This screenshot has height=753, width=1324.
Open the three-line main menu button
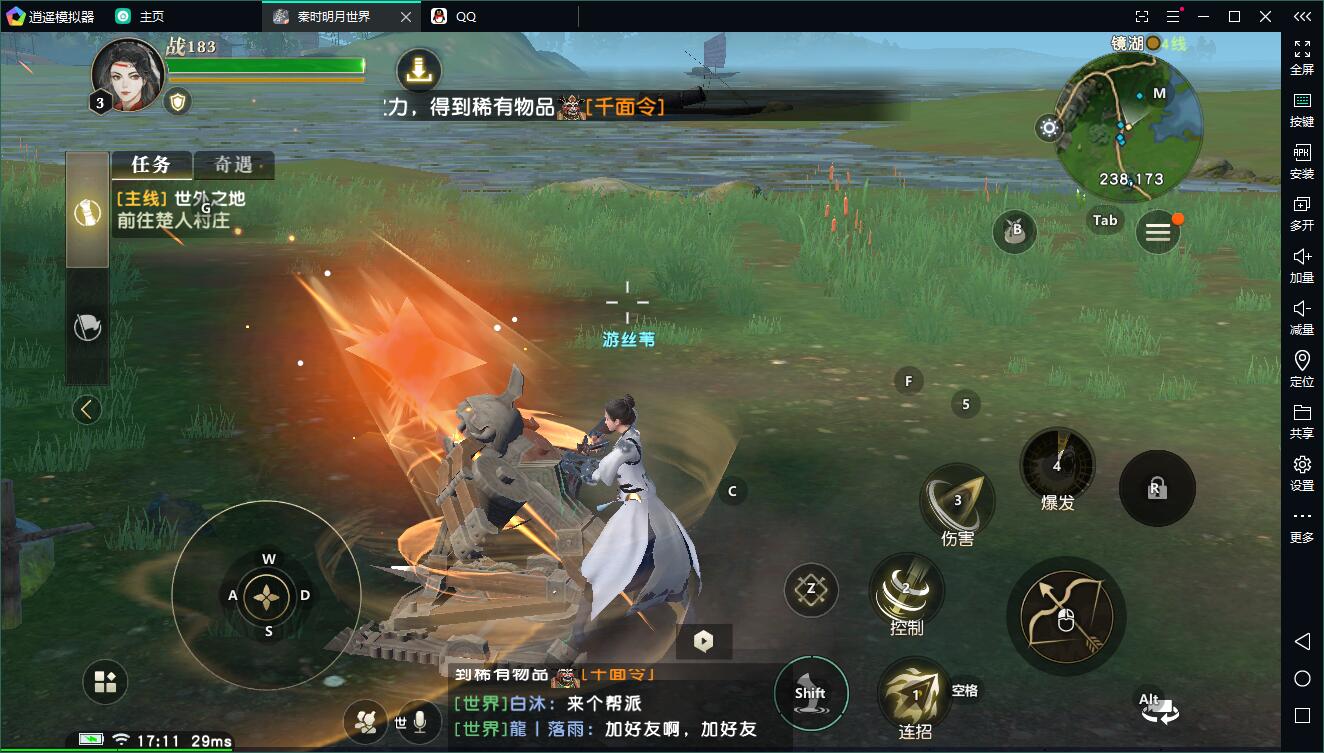click(1158, 233)
